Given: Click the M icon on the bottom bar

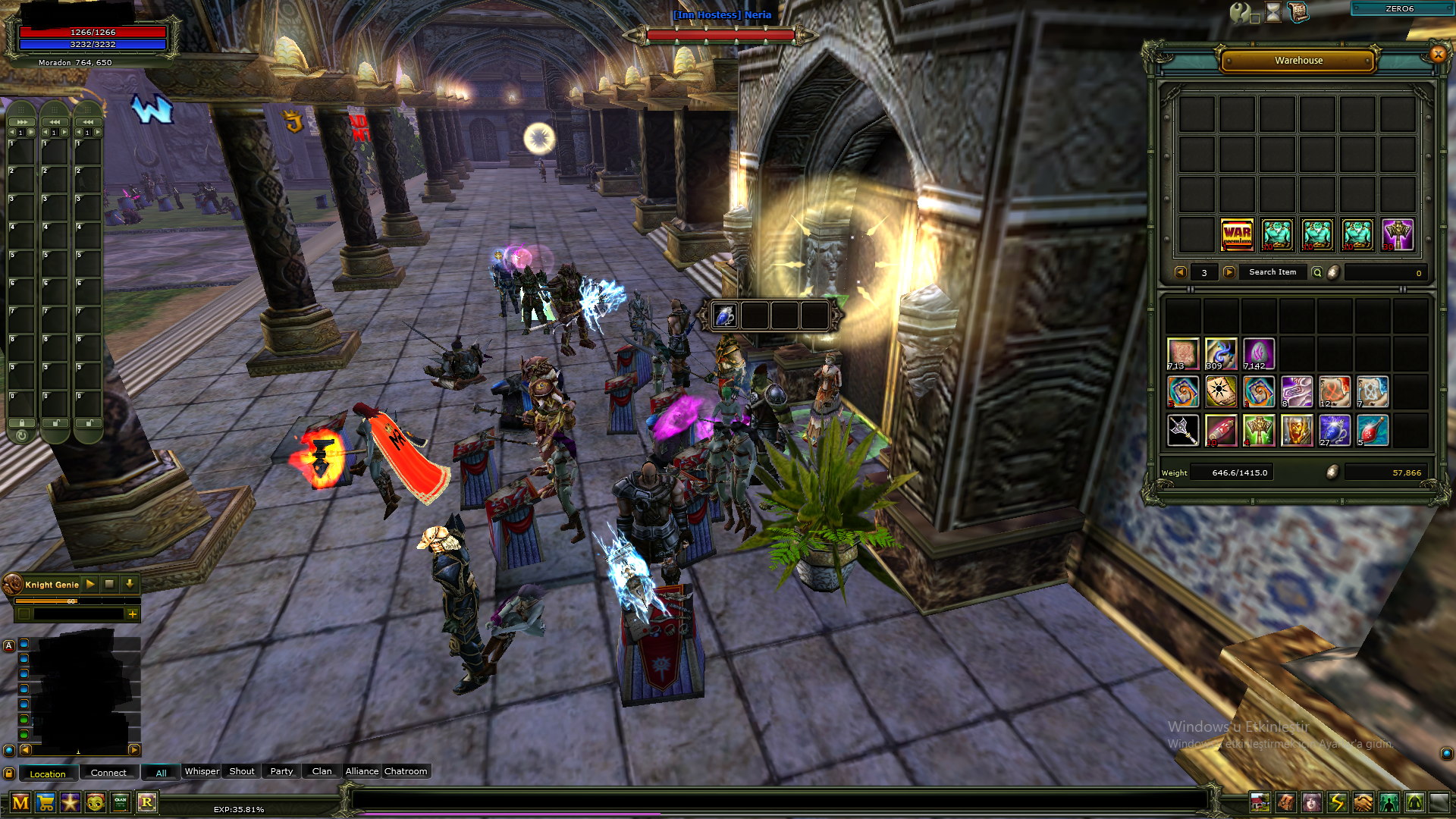Looking at the screenshot, I should click(x=20, y=802).
